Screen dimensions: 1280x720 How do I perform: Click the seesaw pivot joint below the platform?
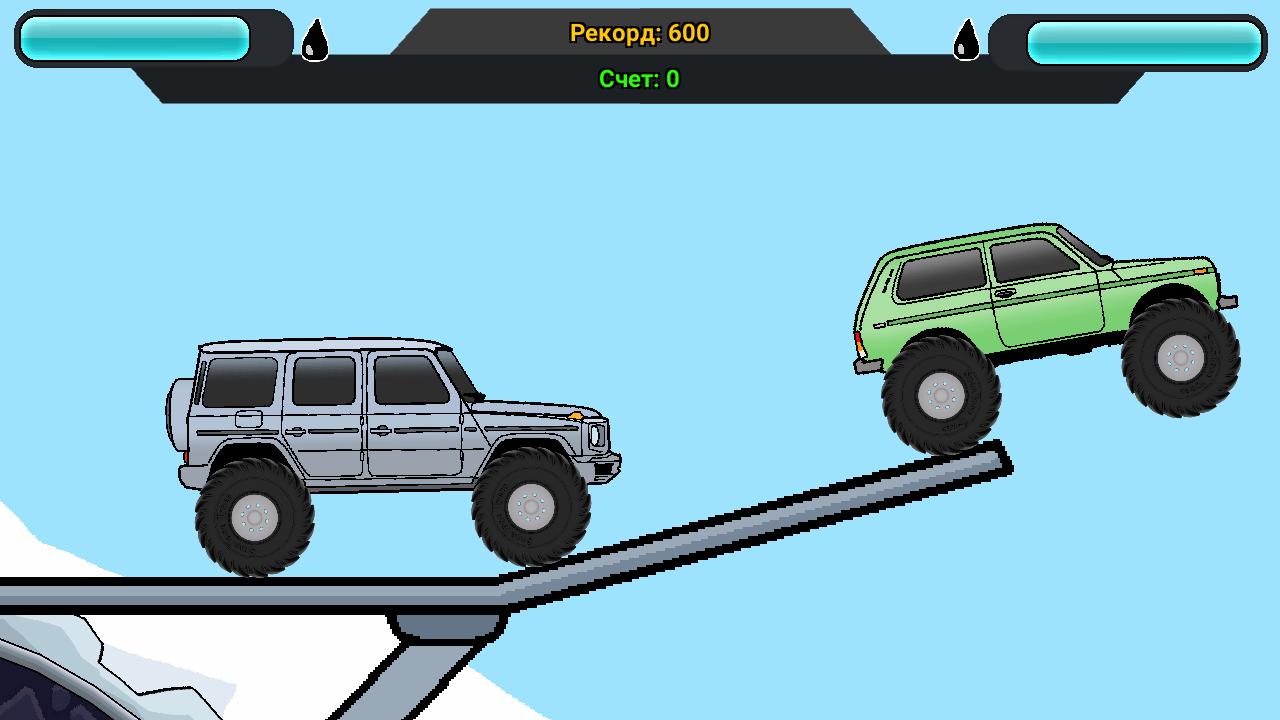447,625
